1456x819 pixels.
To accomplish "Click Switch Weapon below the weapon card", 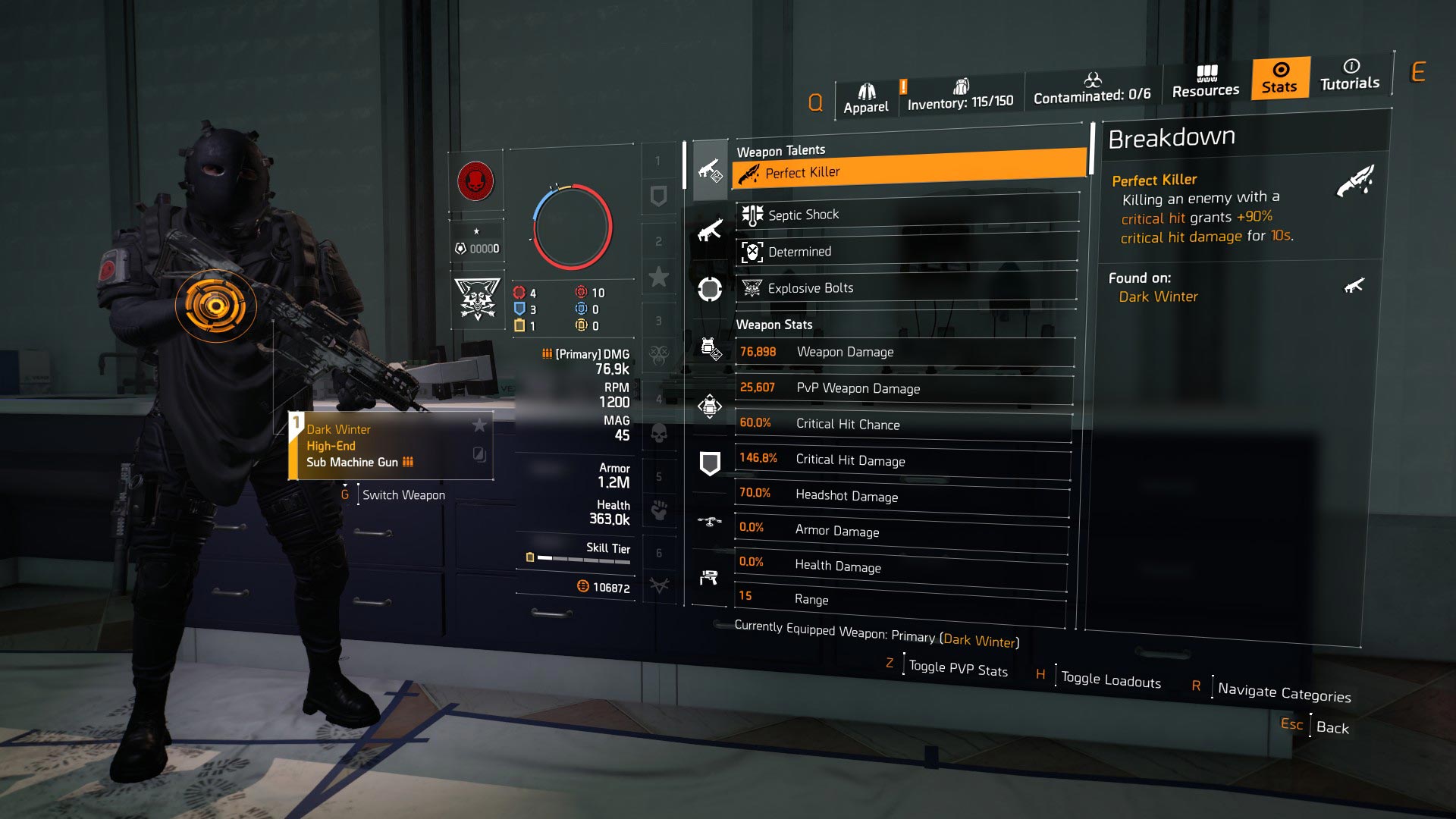I will click(403, 495).
